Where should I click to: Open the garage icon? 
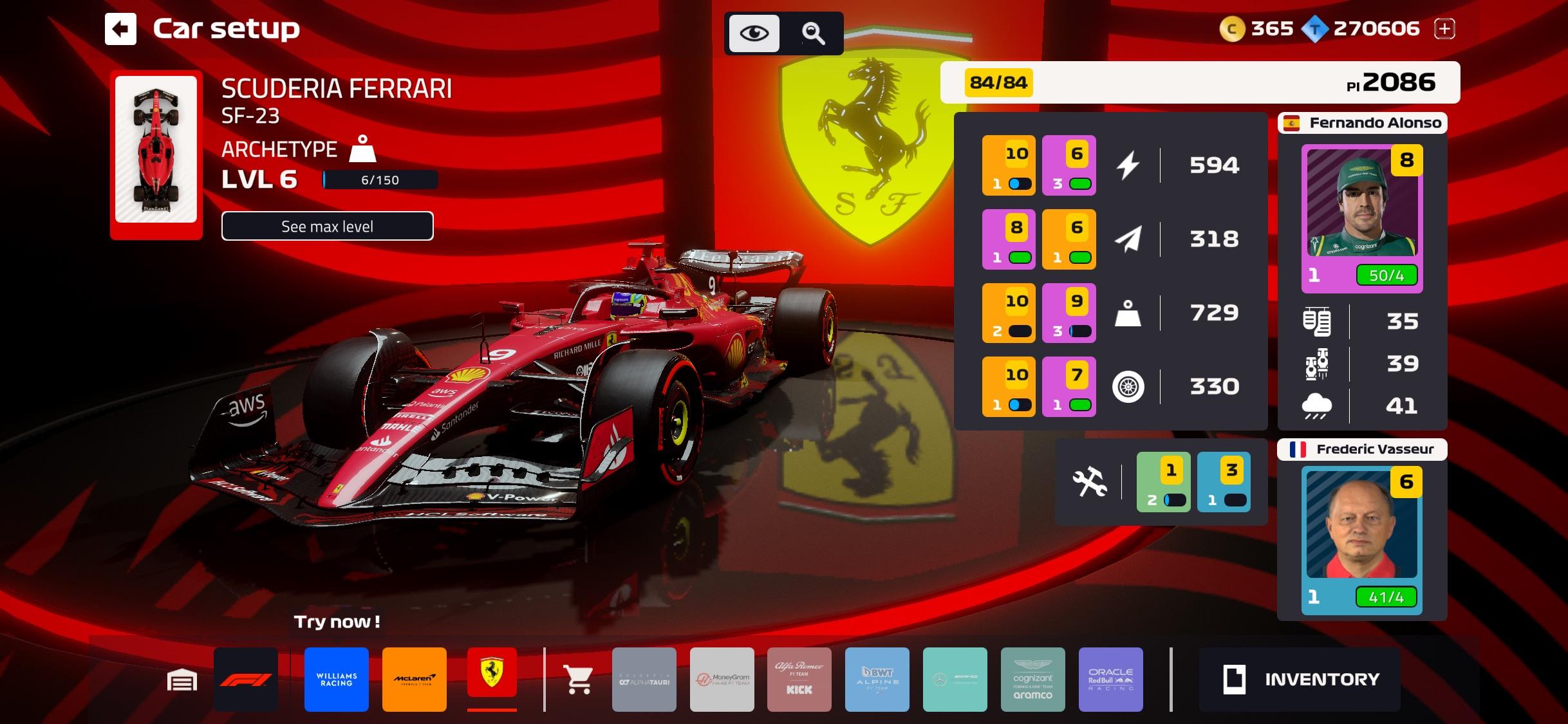pos(182,680)
